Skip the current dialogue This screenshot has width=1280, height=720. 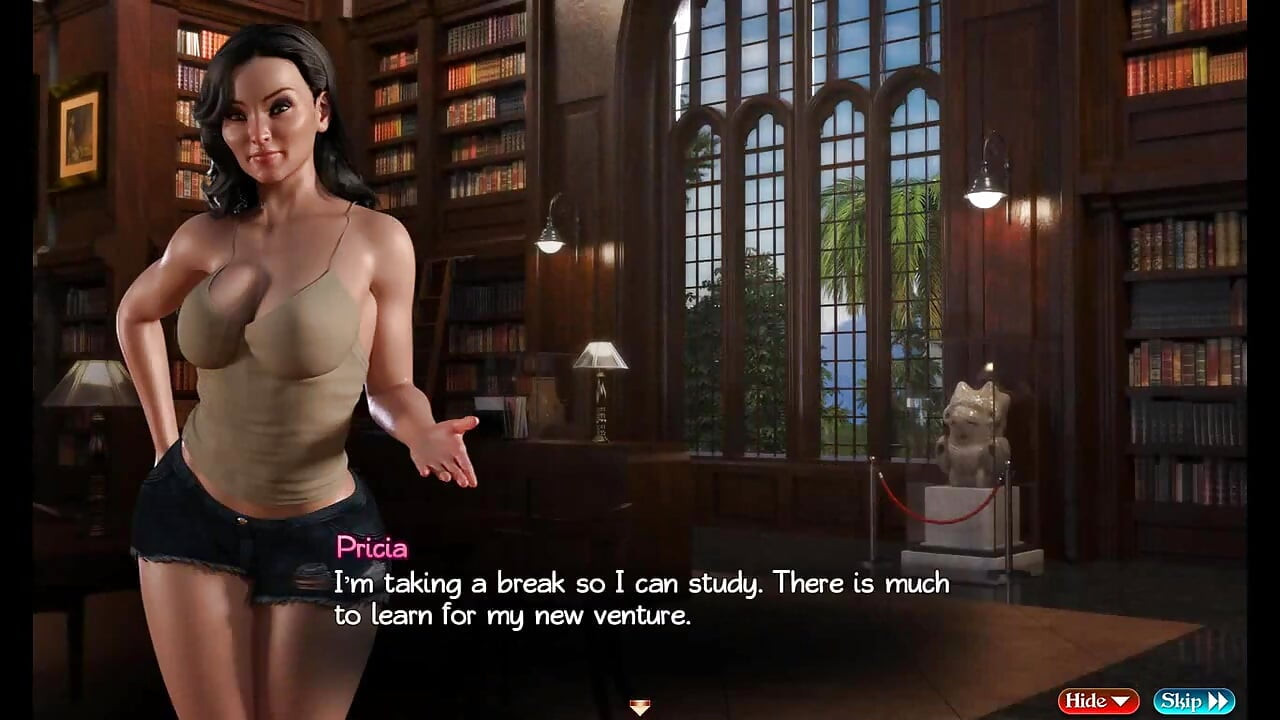[1193, 701]
